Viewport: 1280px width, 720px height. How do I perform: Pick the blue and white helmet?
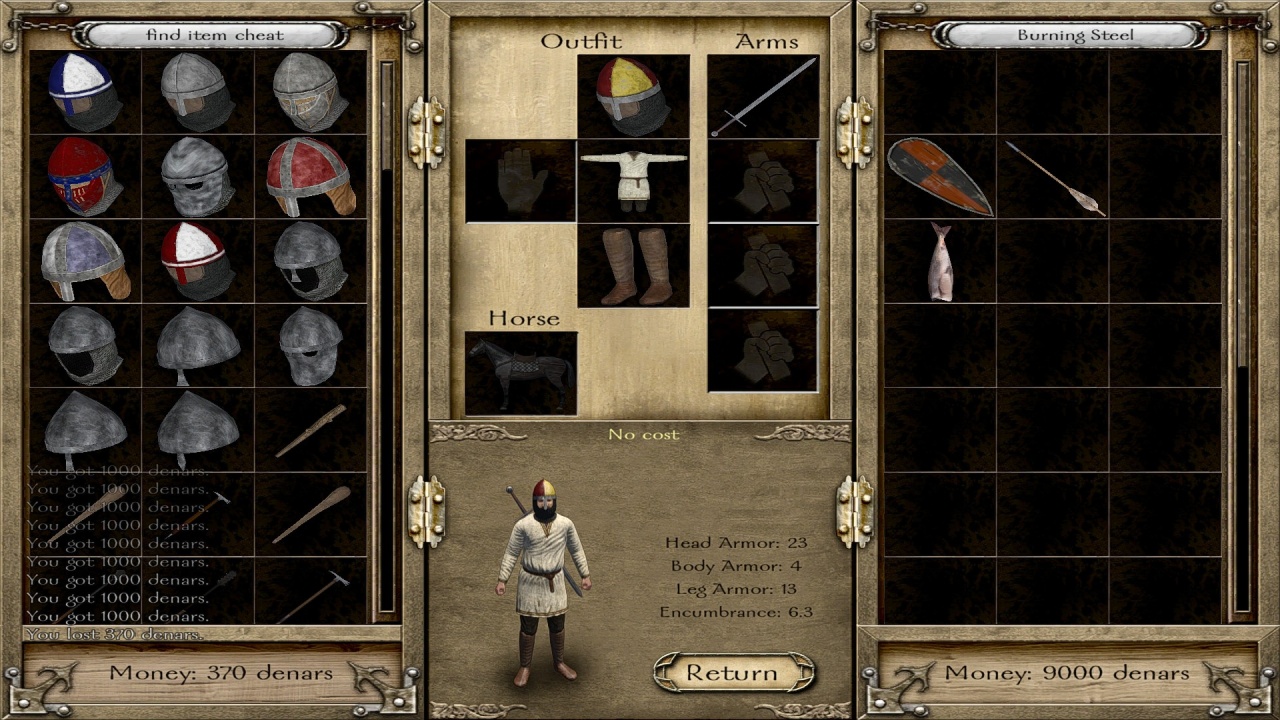point(85,92)
